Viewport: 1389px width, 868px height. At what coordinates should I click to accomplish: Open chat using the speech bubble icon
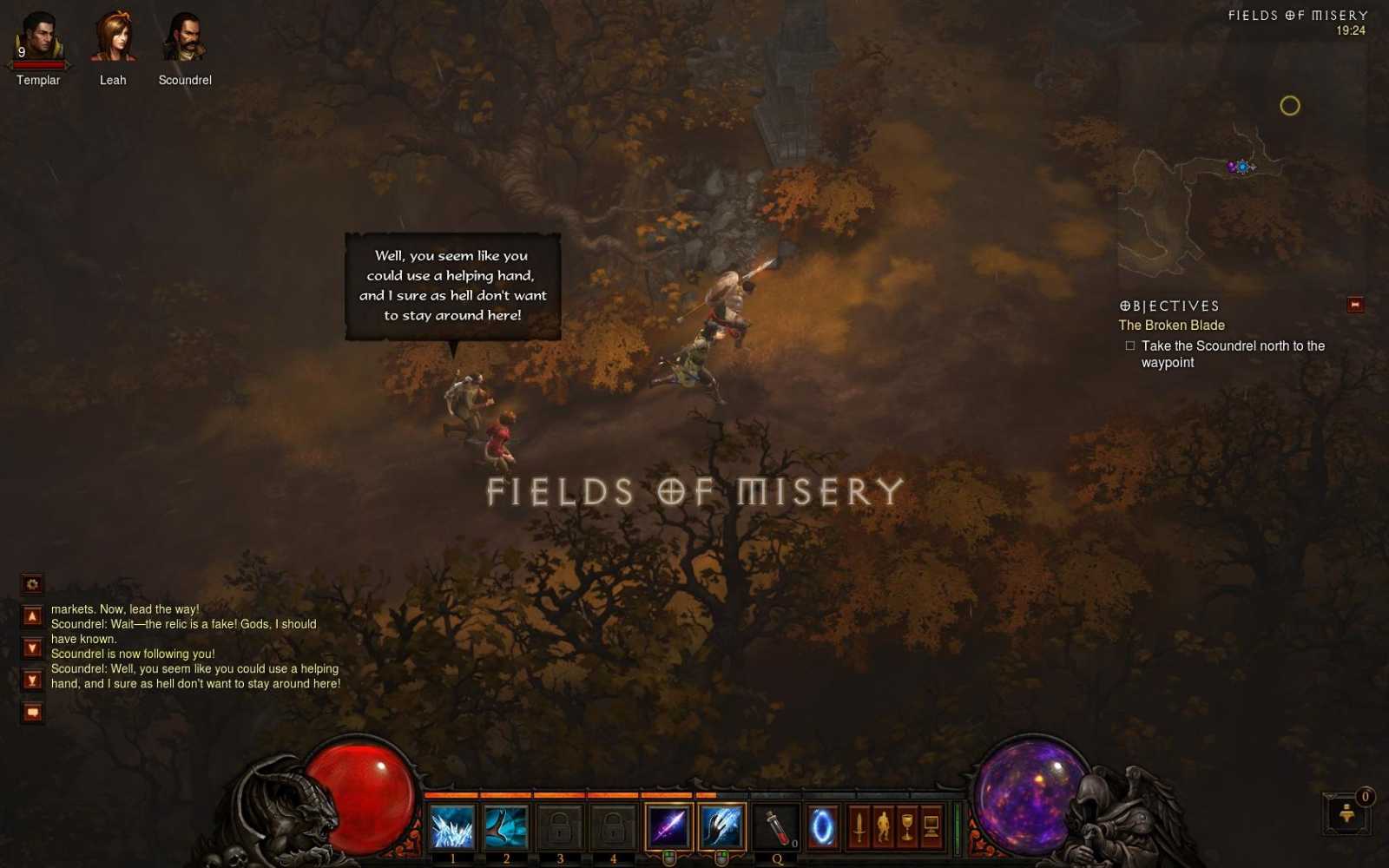[31, 712]
